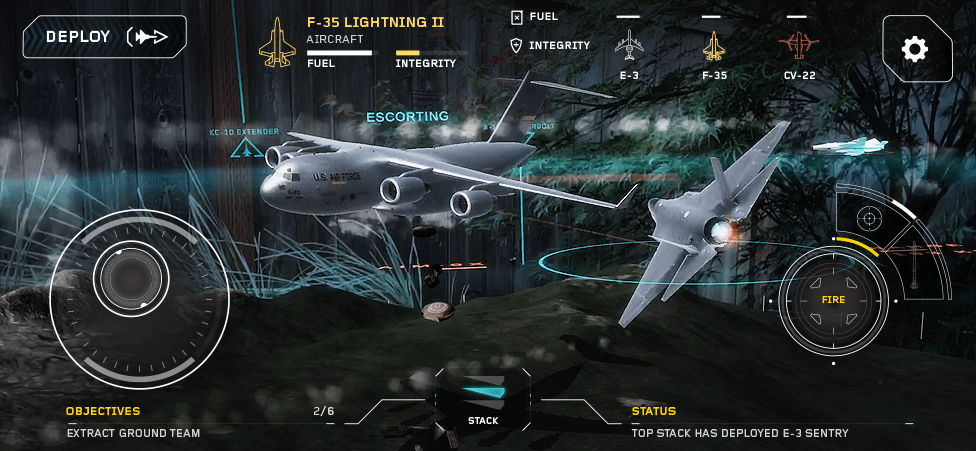Choose the CV-22 aircraft icon
The height and width of the screenshot is (451, 976).
tap(797, 46)
